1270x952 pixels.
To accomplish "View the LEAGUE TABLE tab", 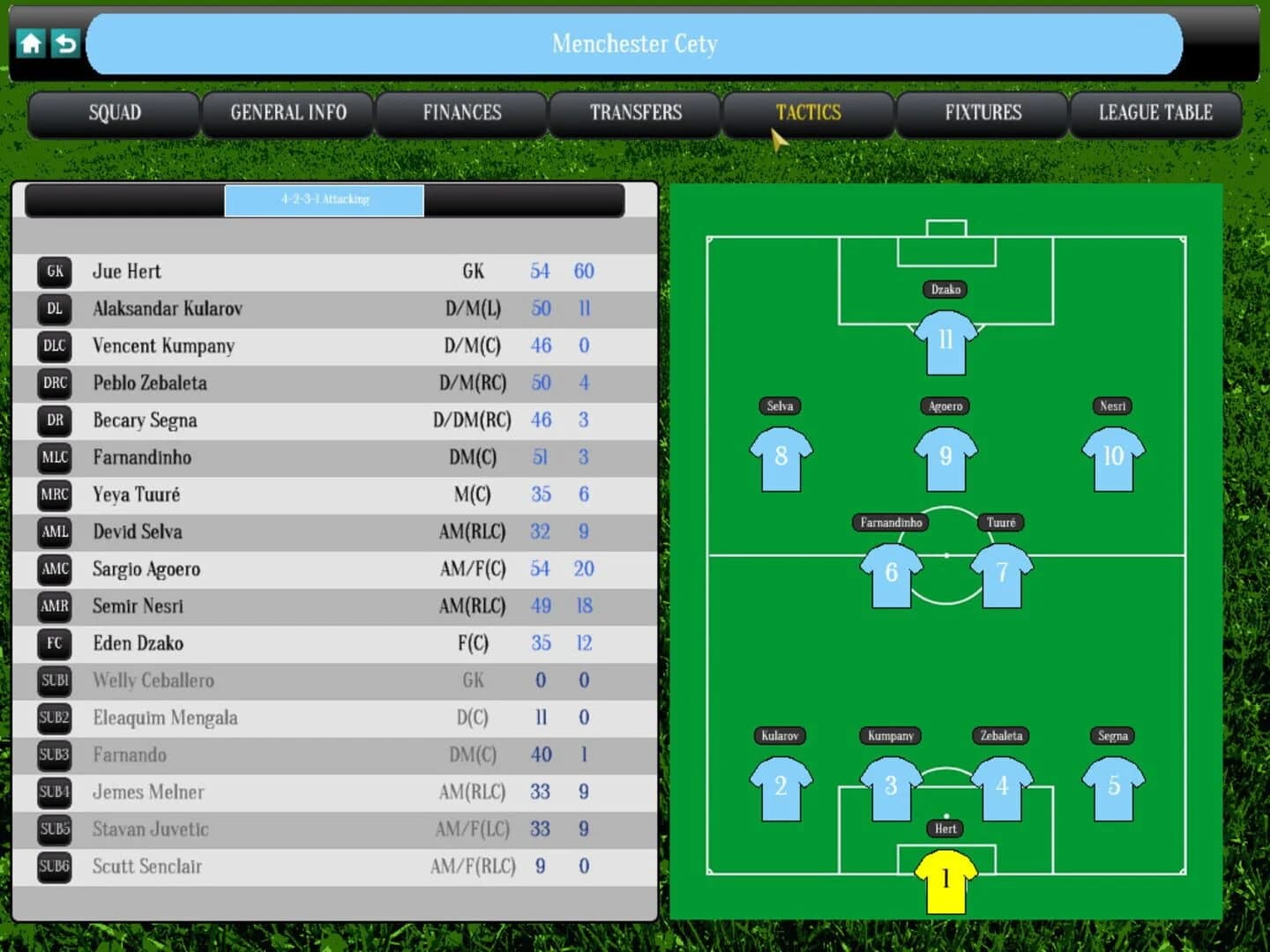I will 1155,113.
